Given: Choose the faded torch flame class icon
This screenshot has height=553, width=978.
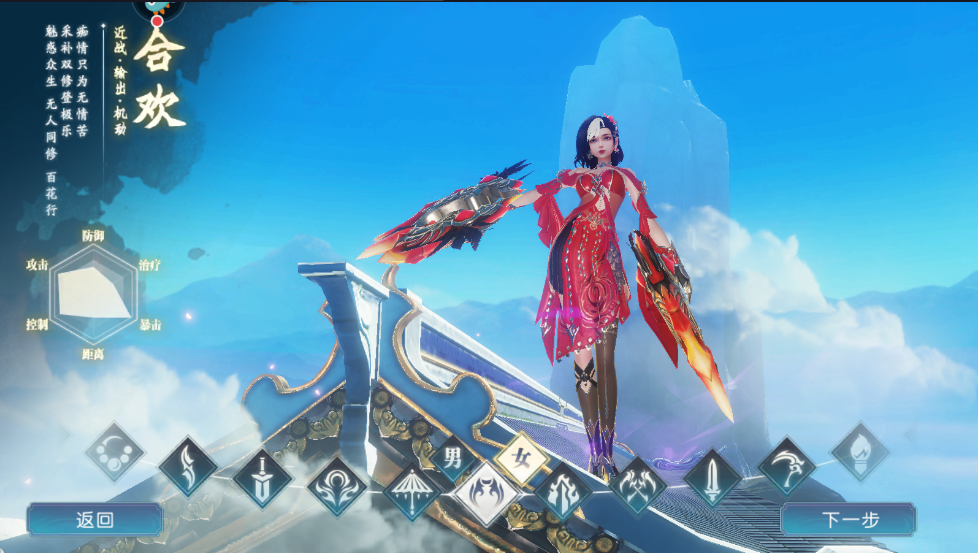Looking at the screenshot, I should click(x=860, y=451).
